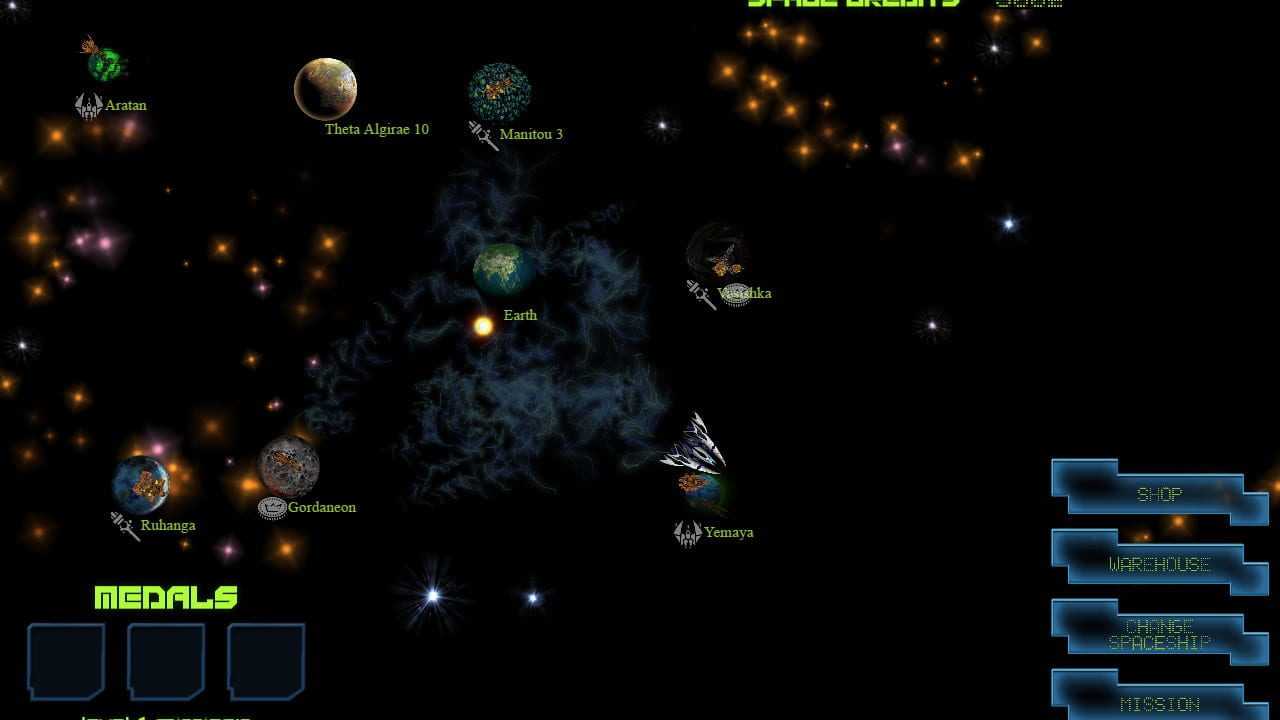Open the Shop
The height and width of the screenshot is (720, 1280).
(1159, 494)
